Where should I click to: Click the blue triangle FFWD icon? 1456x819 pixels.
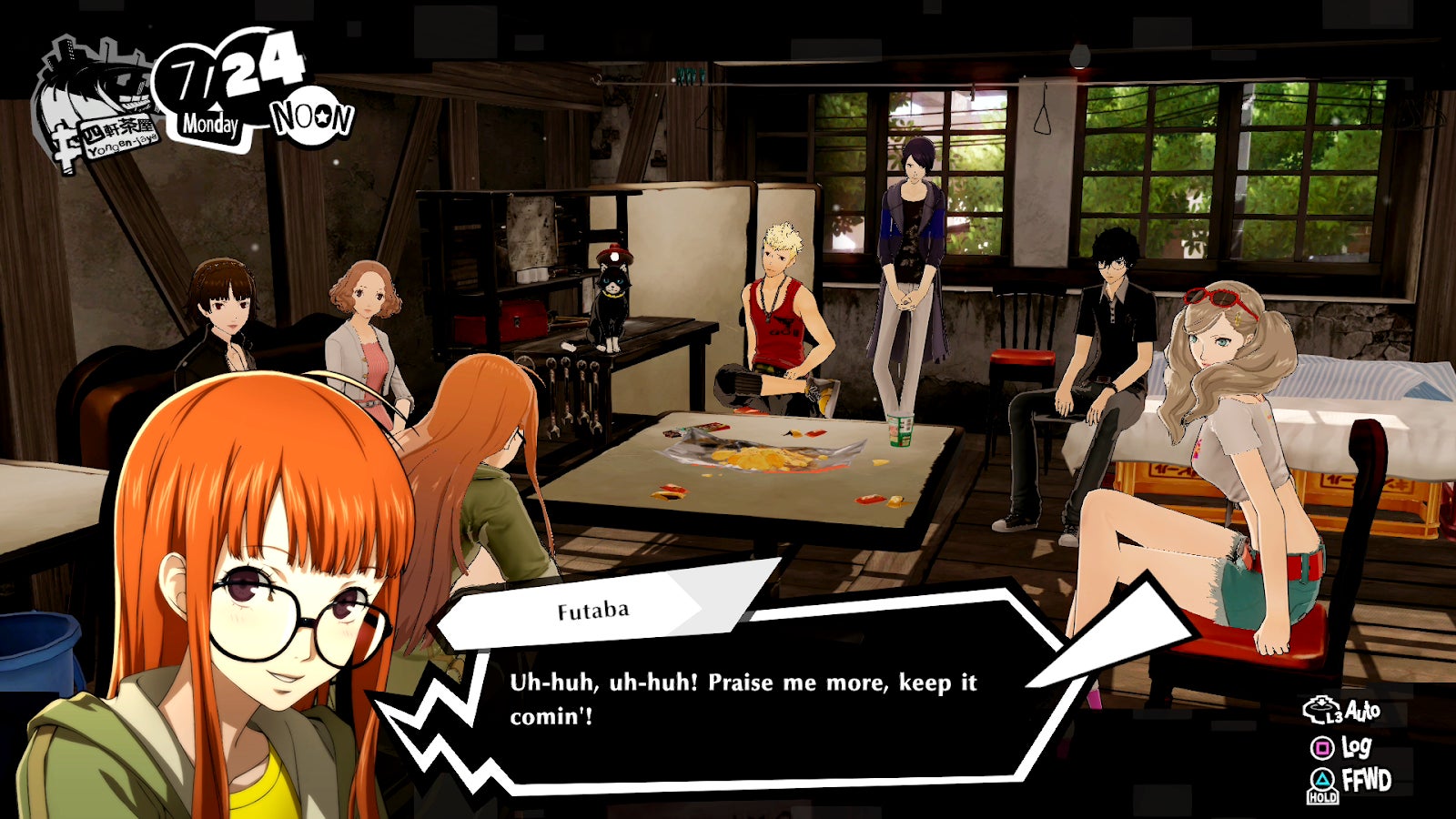[1321, 780]
